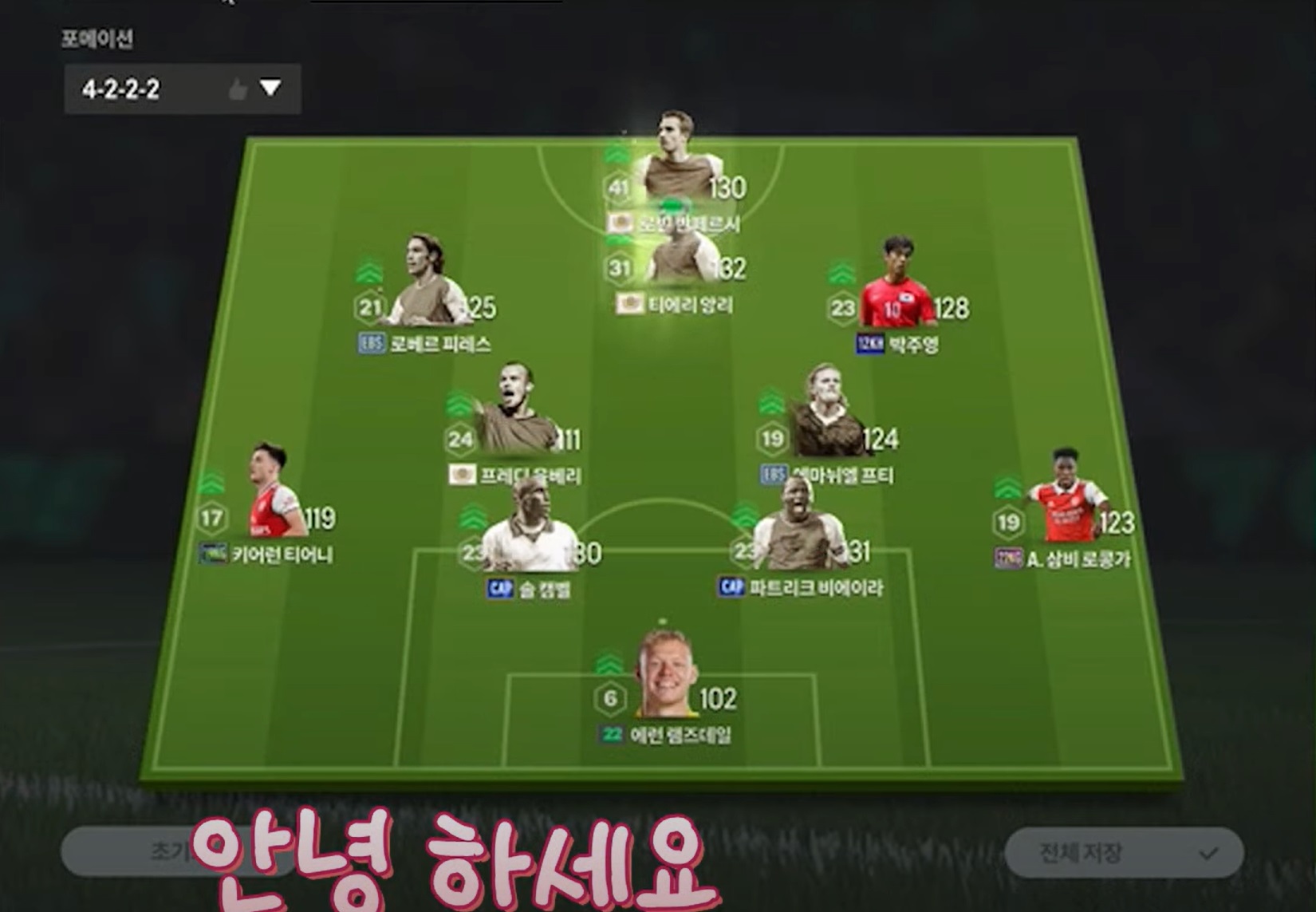Choose goalkeeper 에런 램즈데일
Image resolution: width=1316 pixels, height=912 pixels.
coord(664,678)
